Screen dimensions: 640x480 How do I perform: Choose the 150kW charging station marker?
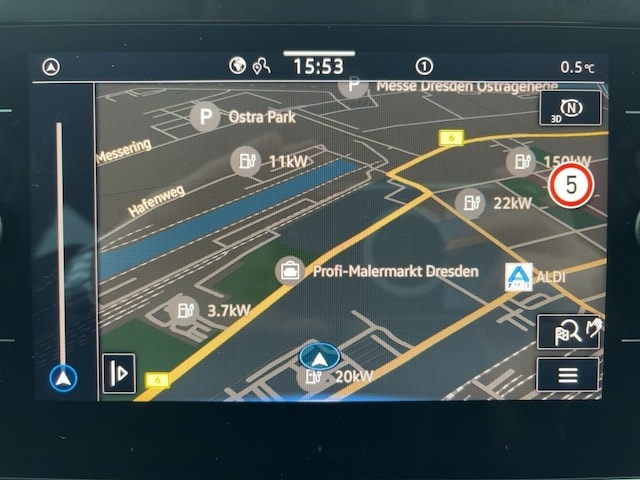[x=520, y=160]
